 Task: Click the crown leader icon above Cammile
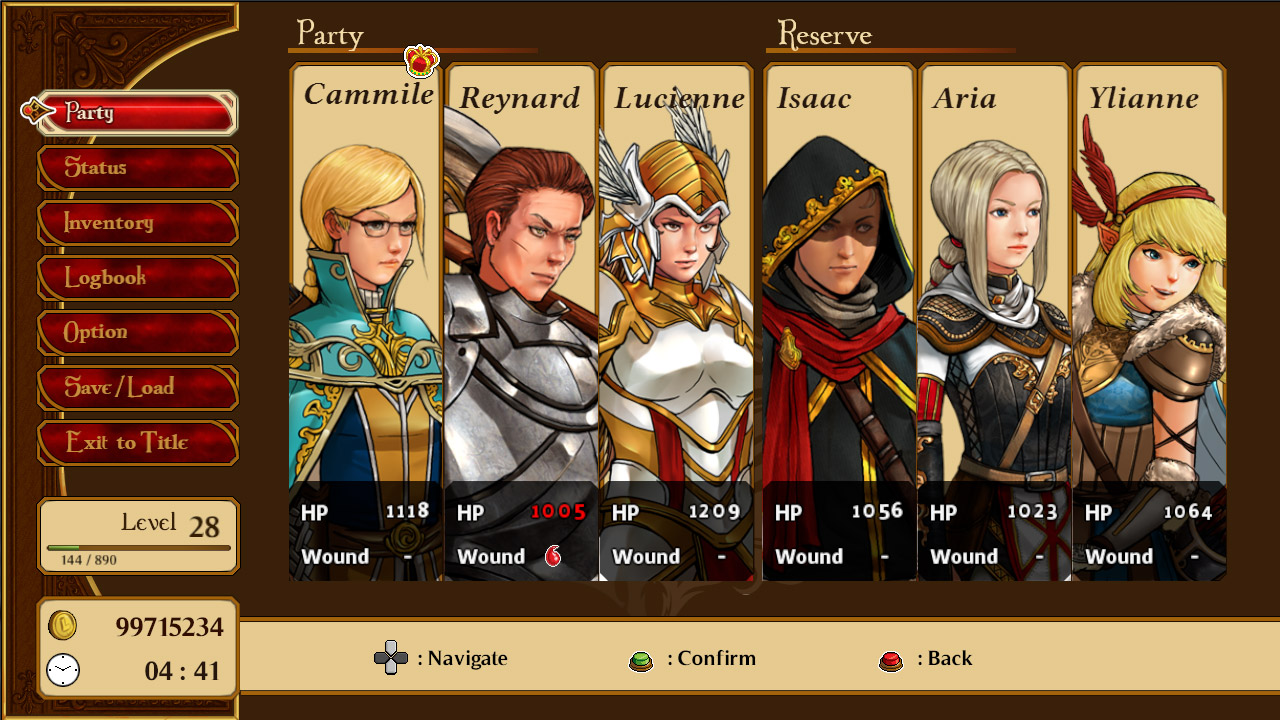click(x=420, y=60)
